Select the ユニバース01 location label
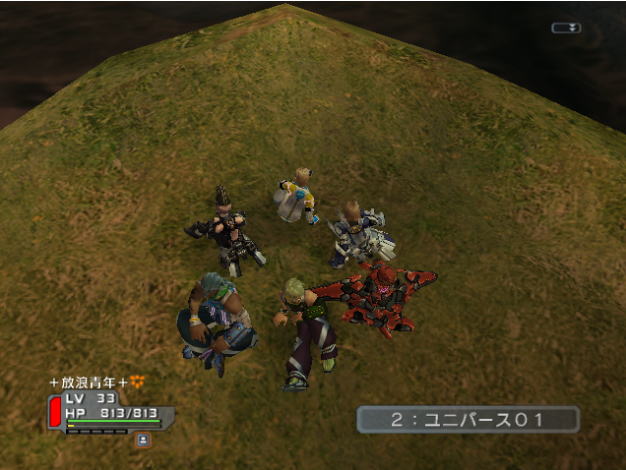 pyautogui.click(x=468, y=419)
